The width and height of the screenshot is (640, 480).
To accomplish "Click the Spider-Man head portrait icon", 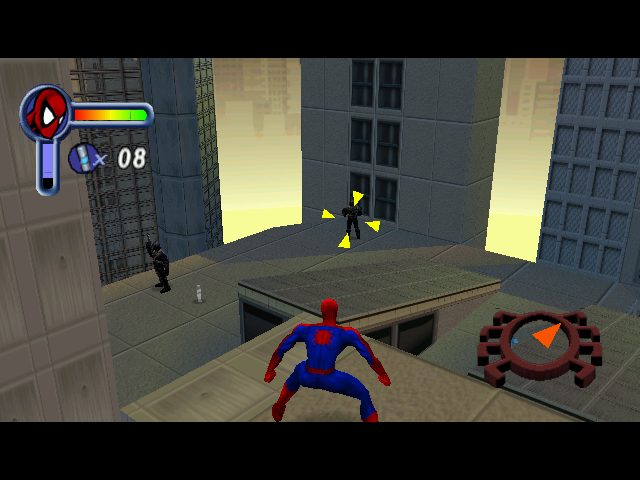I will (x=46, y=112).
